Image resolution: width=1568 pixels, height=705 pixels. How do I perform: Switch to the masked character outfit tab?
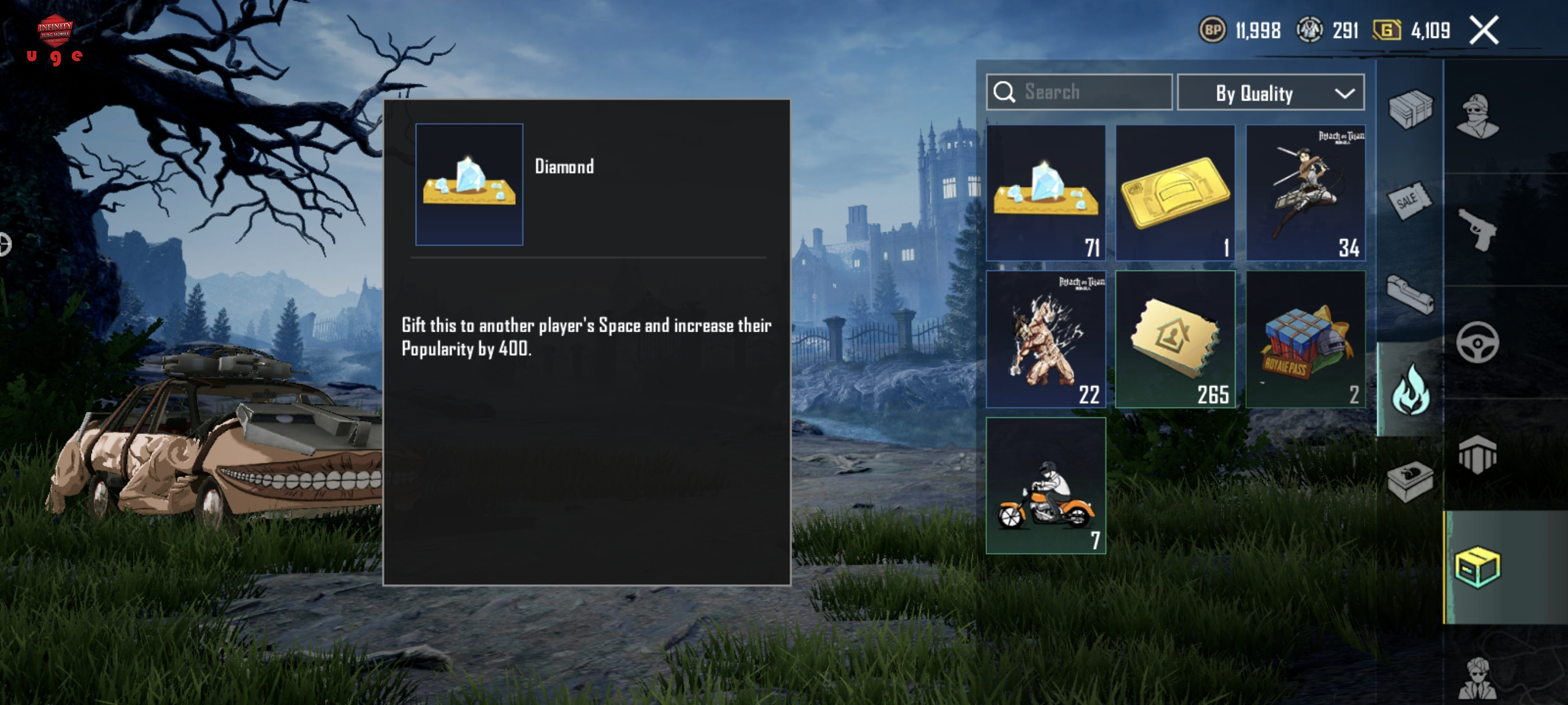[x=1477, y=116]
